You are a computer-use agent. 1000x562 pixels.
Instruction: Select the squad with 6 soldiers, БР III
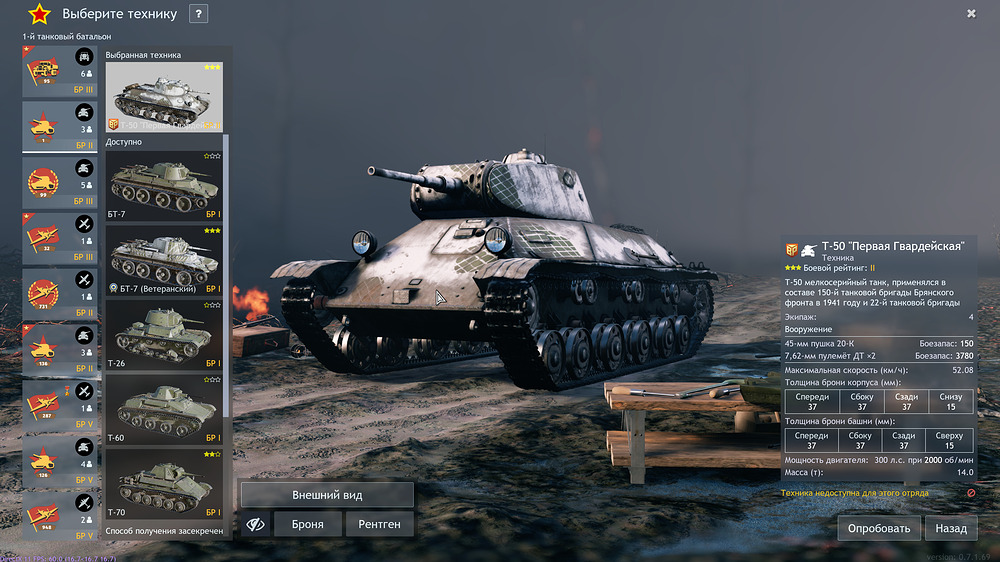coord(60,72)
